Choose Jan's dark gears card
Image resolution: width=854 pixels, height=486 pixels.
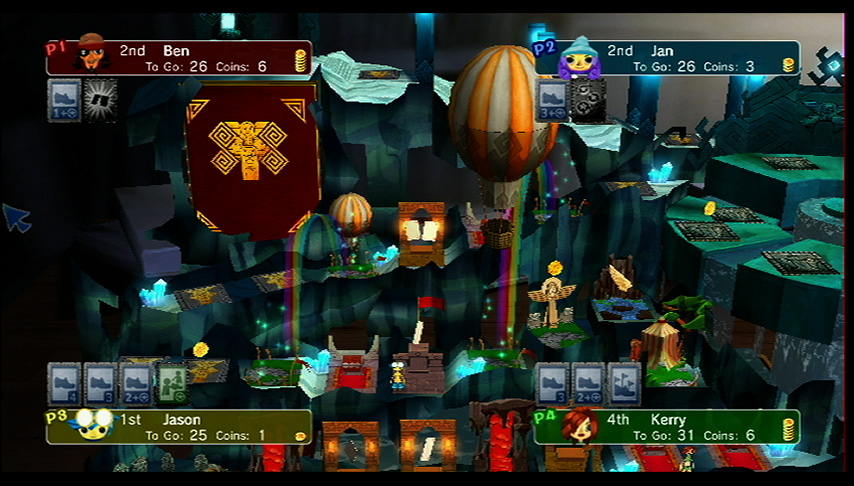click(x=588, y=101)
